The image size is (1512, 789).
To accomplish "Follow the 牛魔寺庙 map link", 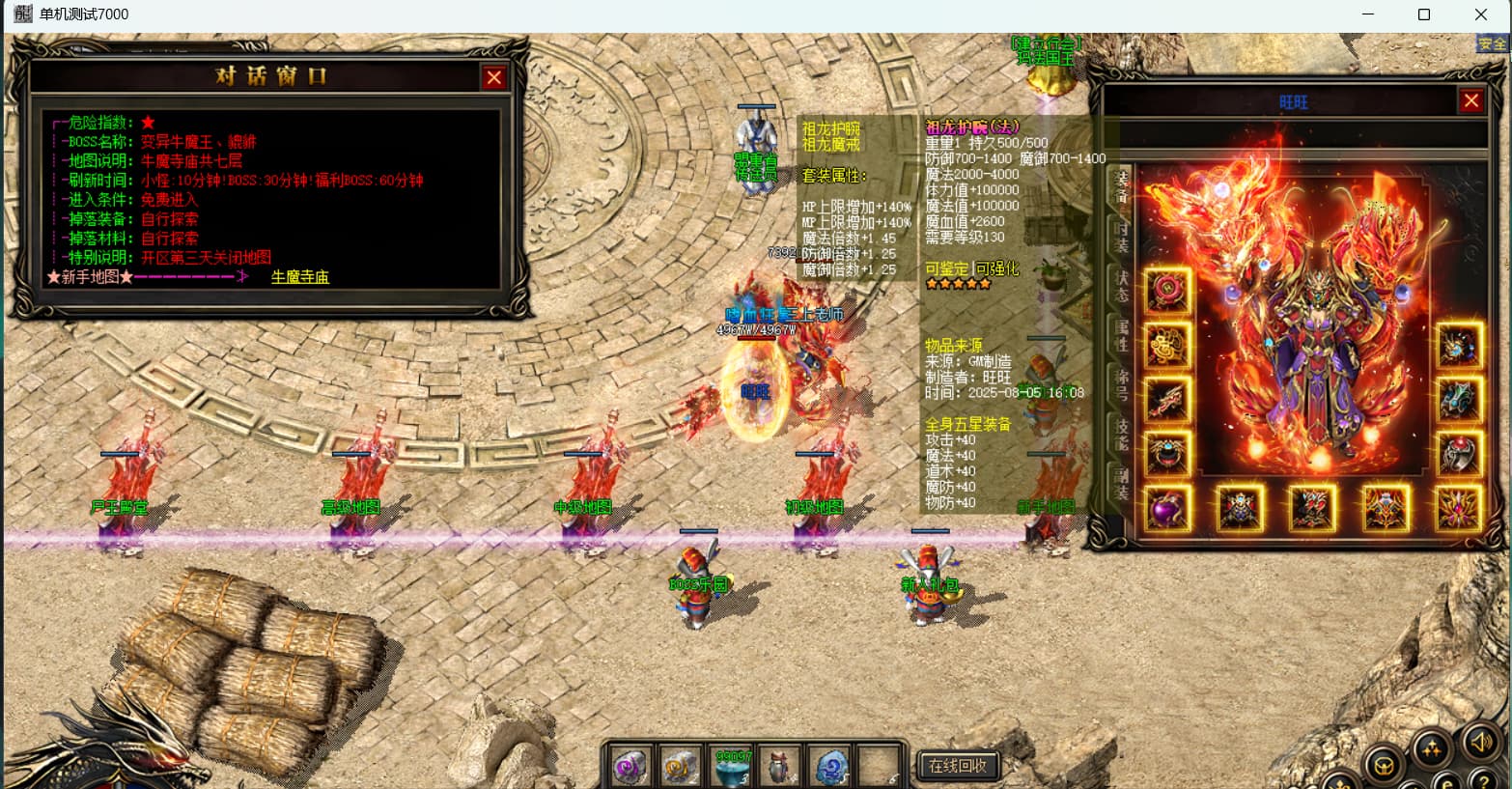I will pyautogui.click(x=299, y=277).
